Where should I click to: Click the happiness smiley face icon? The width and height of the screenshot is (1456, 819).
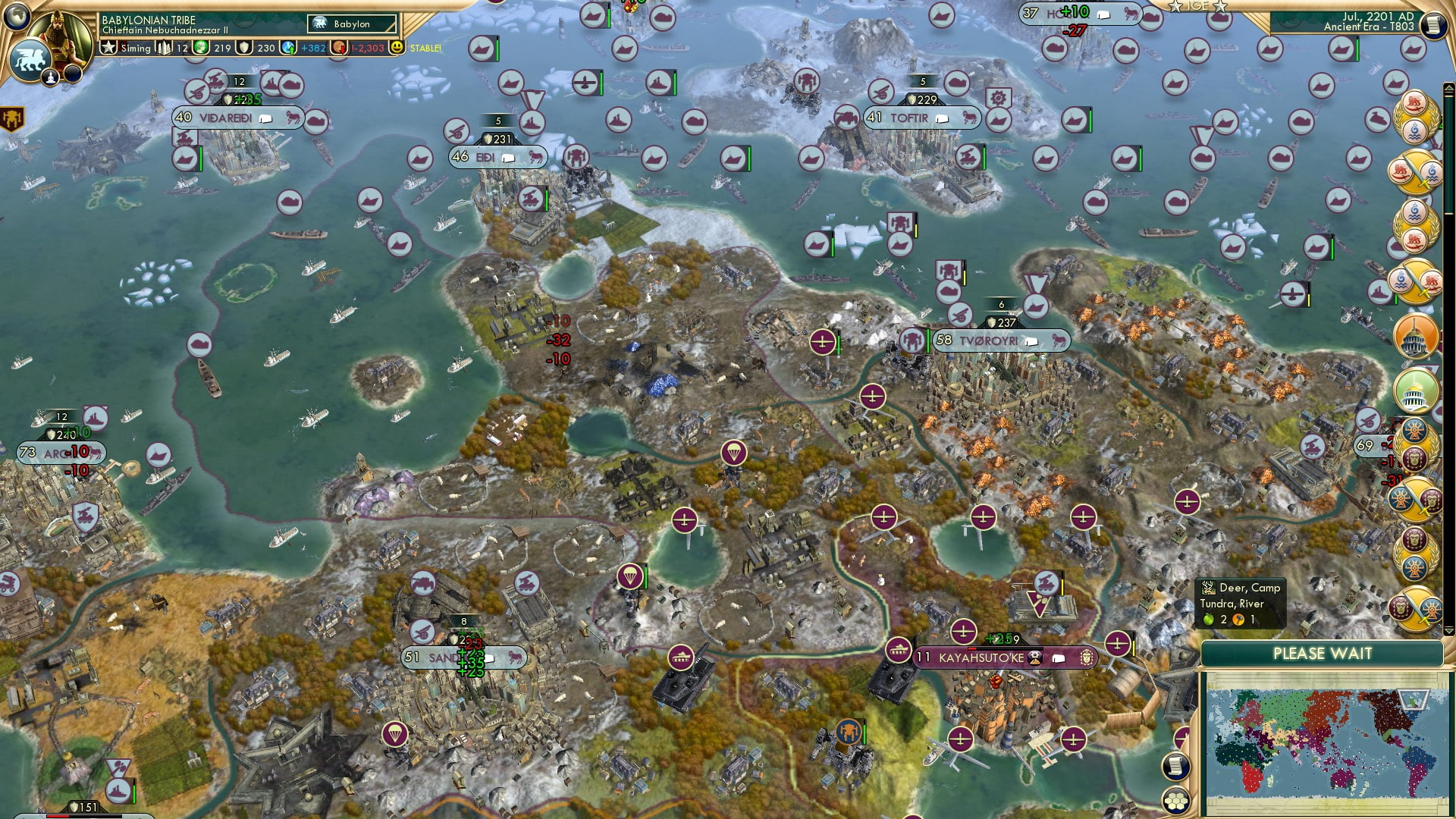(397, 48)
